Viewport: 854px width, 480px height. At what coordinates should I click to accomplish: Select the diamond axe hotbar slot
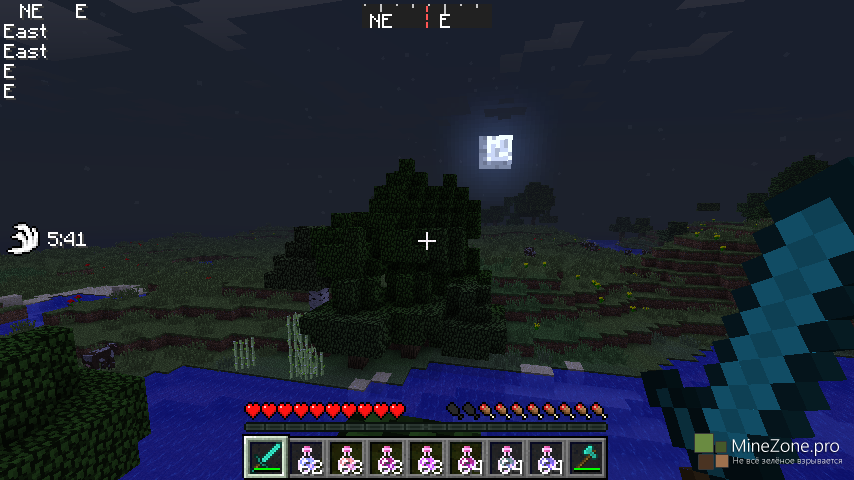(x=586, y=457)
